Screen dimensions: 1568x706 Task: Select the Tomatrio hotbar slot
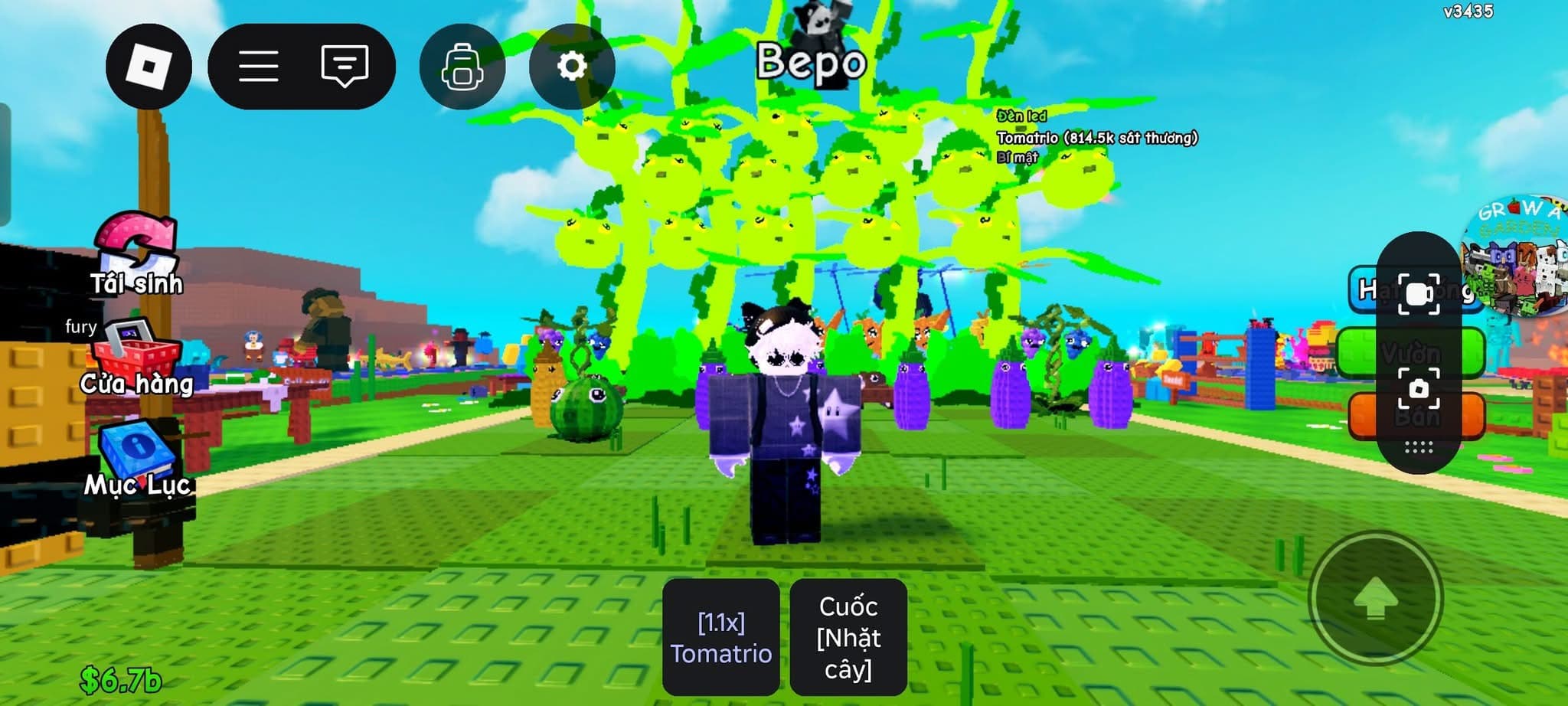[720, 637]
